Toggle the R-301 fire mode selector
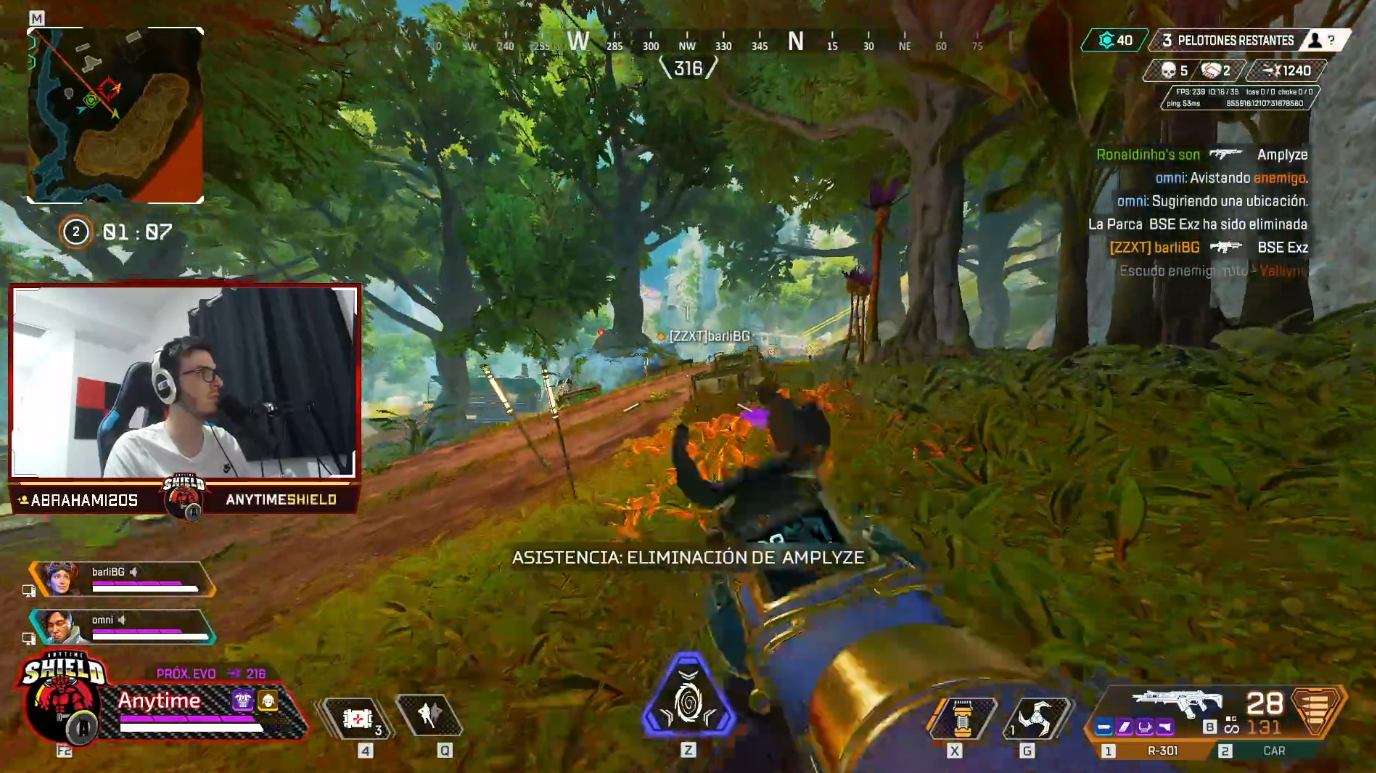This screenshot has width=1376, height=773. pos(1209,725)
